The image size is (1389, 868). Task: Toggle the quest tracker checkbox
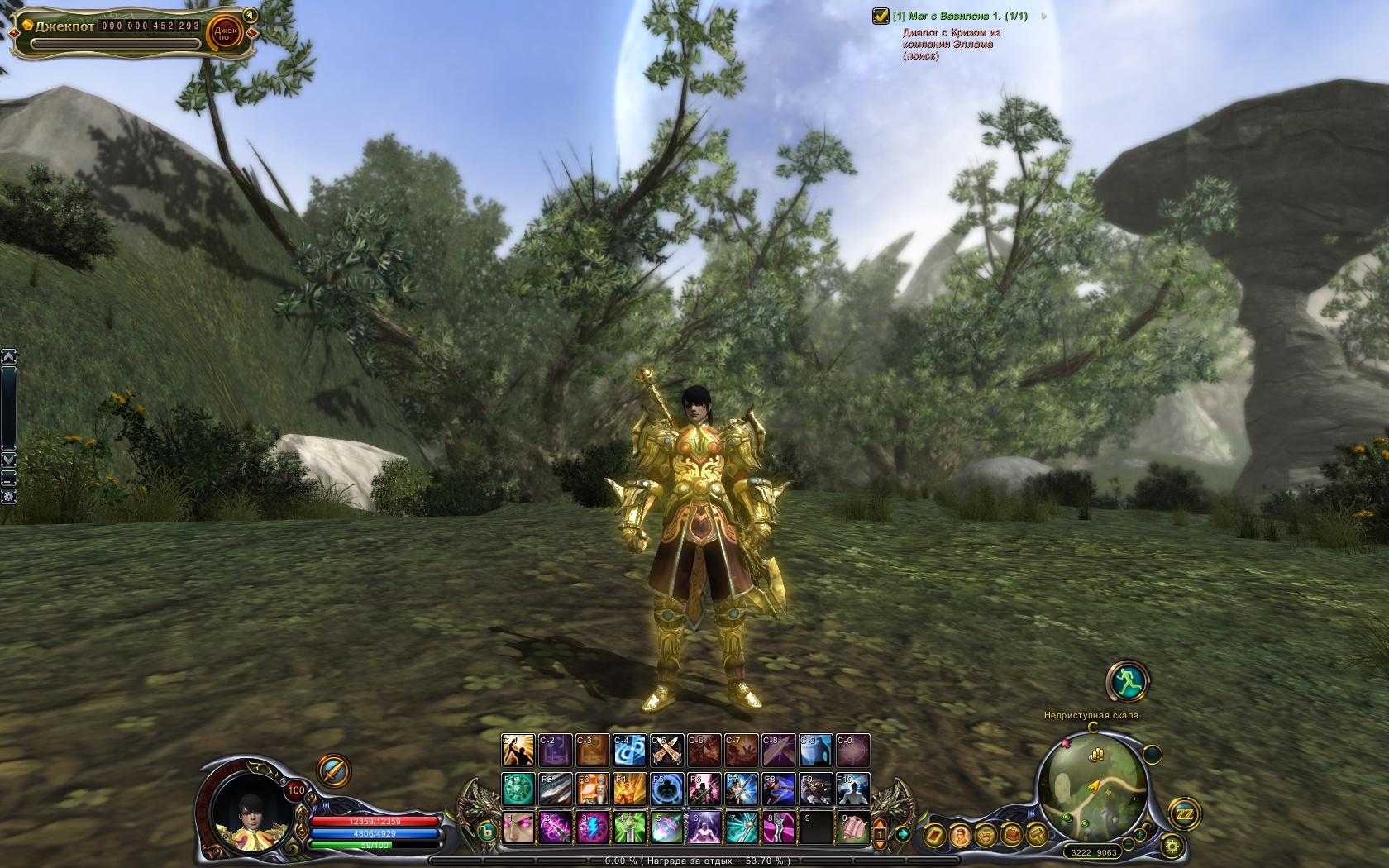pyautogui.click(x=881, y=16)
